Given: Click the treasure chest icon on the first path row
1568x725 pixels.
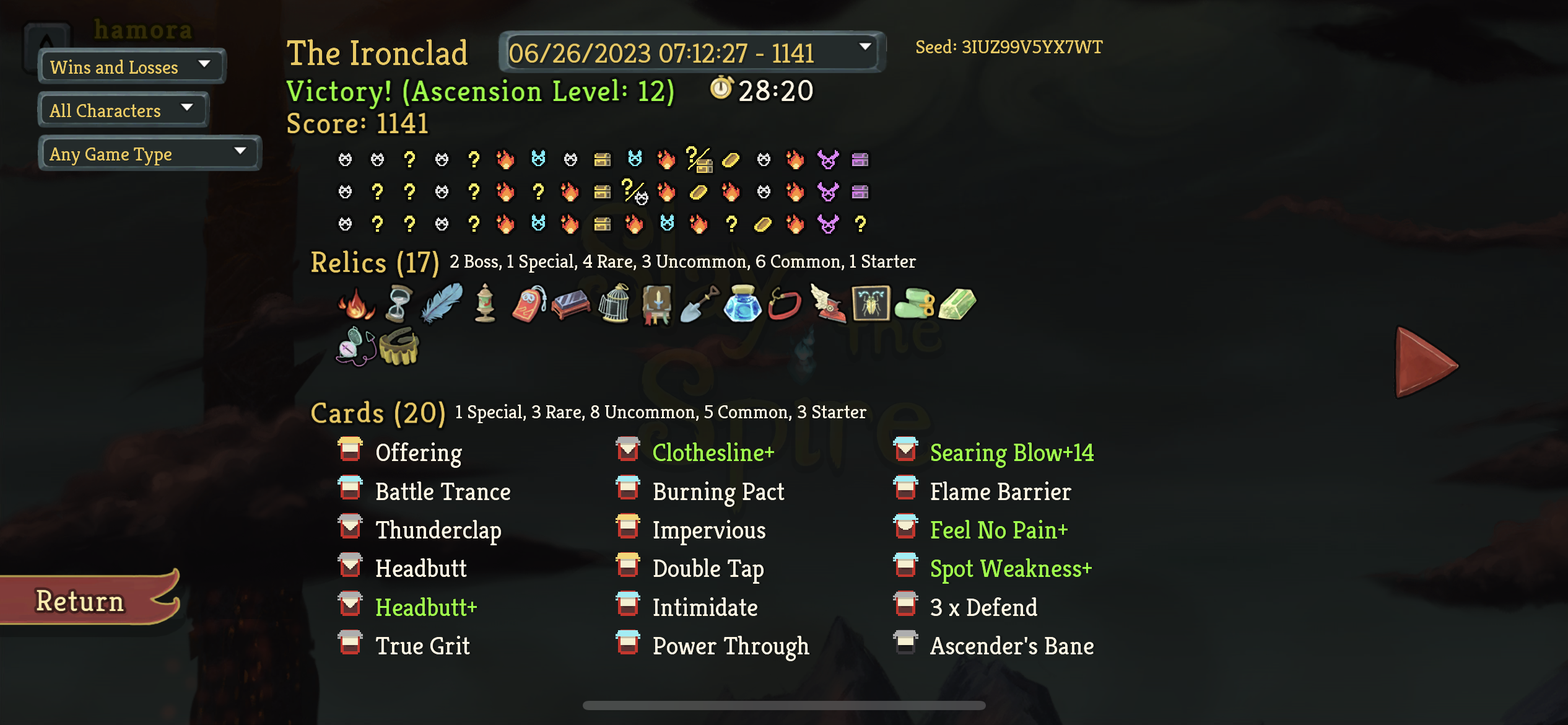Looking at the screenshot, I should coord(603,160).
